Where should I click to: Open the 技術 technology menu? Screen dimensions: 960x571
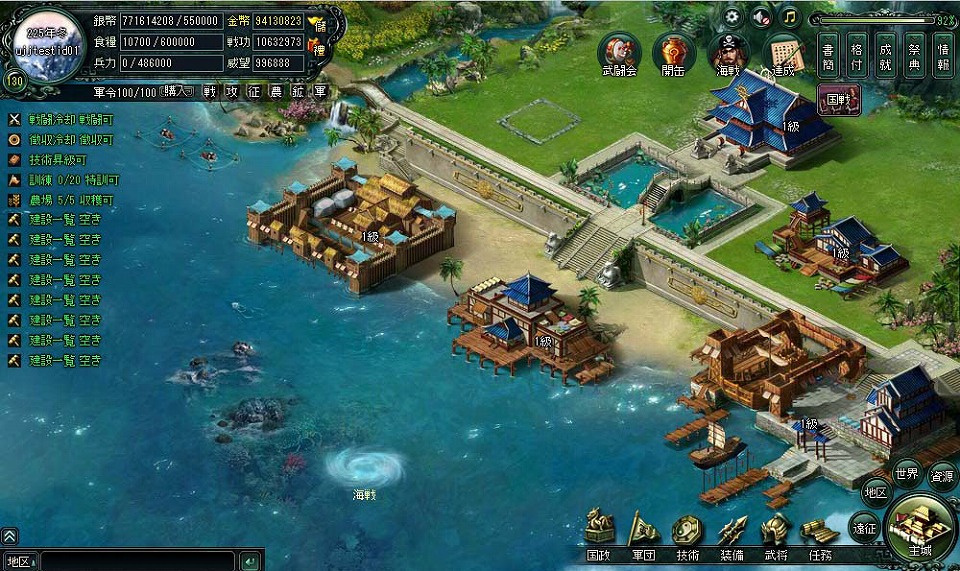click(x=687, y=531)
